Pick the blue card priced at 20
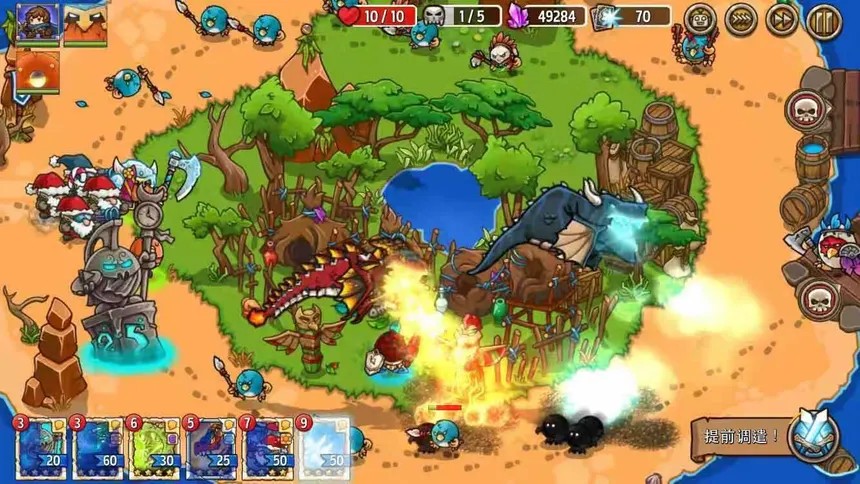 (41, 449)
